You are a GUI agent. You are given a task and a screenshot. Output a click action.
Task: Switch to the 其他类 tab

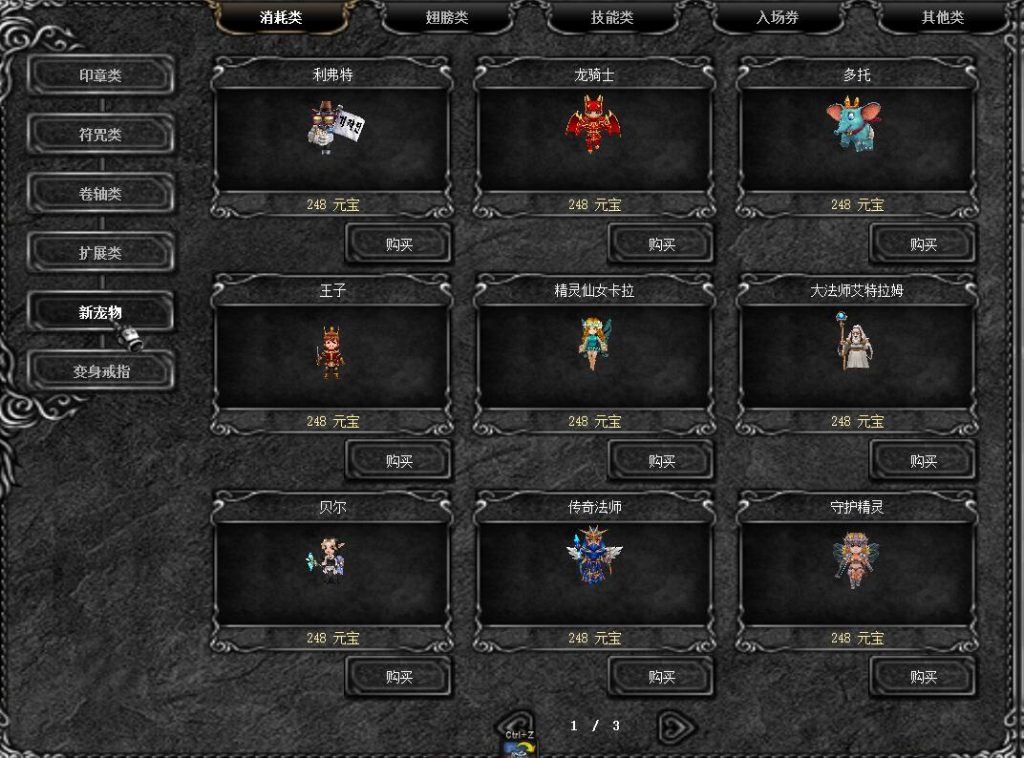tap(942, 18)
